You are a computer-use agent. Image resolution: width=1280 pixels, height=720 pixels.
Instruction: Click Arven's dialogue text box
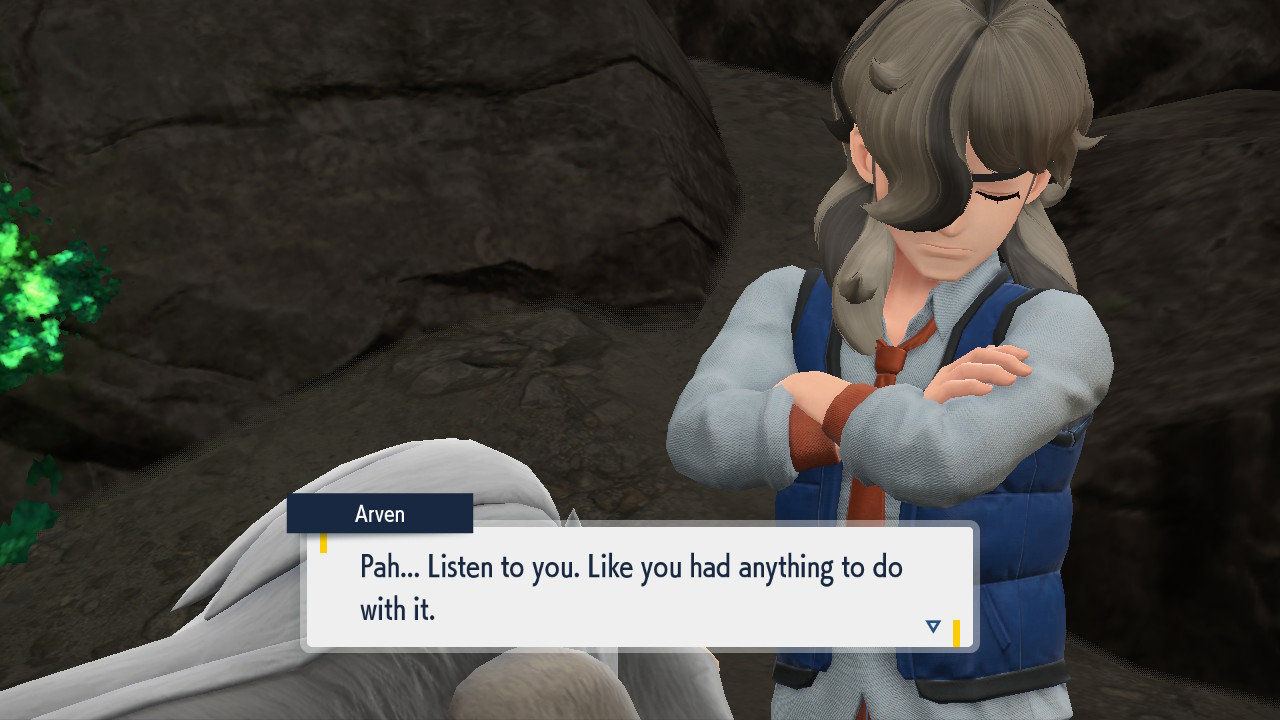point(640,586)
